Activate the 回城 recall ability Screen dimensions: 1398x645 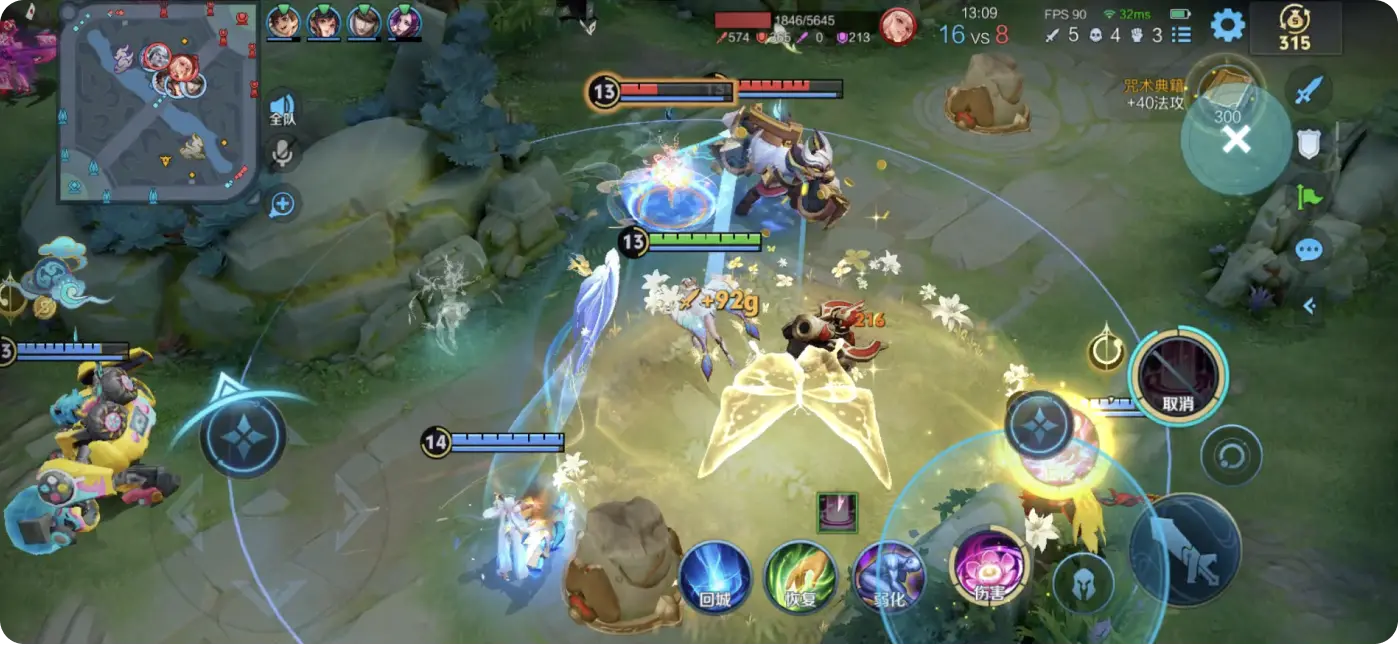click(x=716, y=577)
